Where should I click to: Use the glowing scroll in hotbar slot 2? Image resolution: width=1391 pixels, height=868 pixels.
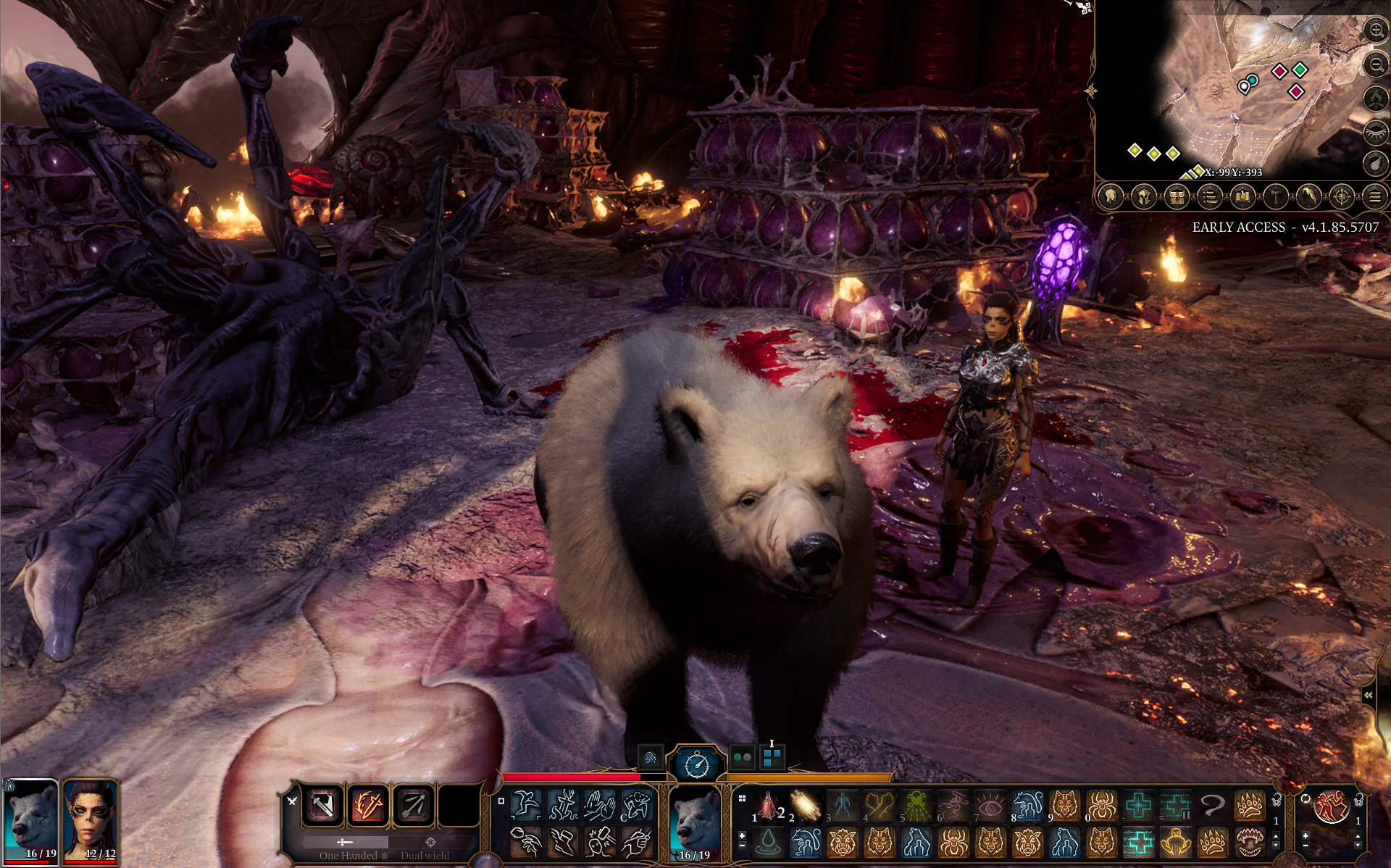806,805
